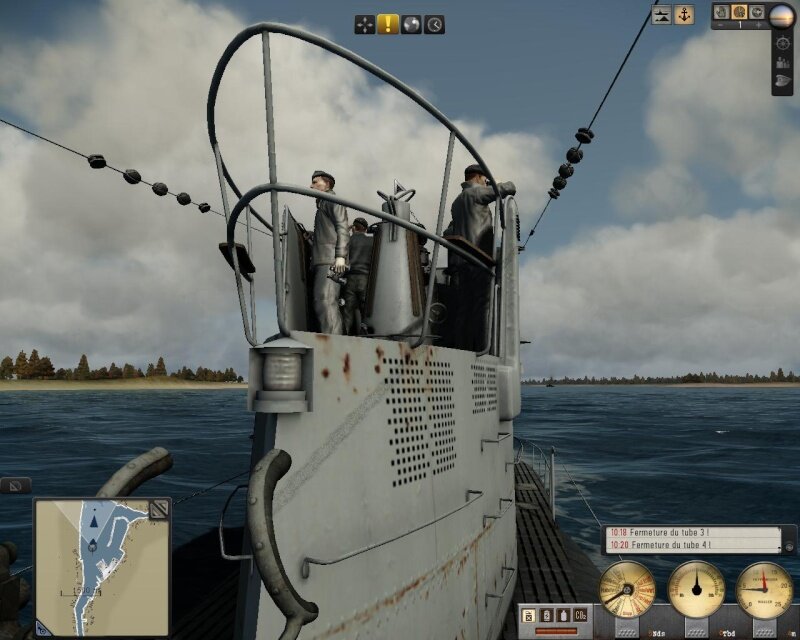Select the 'Fermeture du tube 3' log entry
This screenshot has height=640, width=800.
coord(692,533)
